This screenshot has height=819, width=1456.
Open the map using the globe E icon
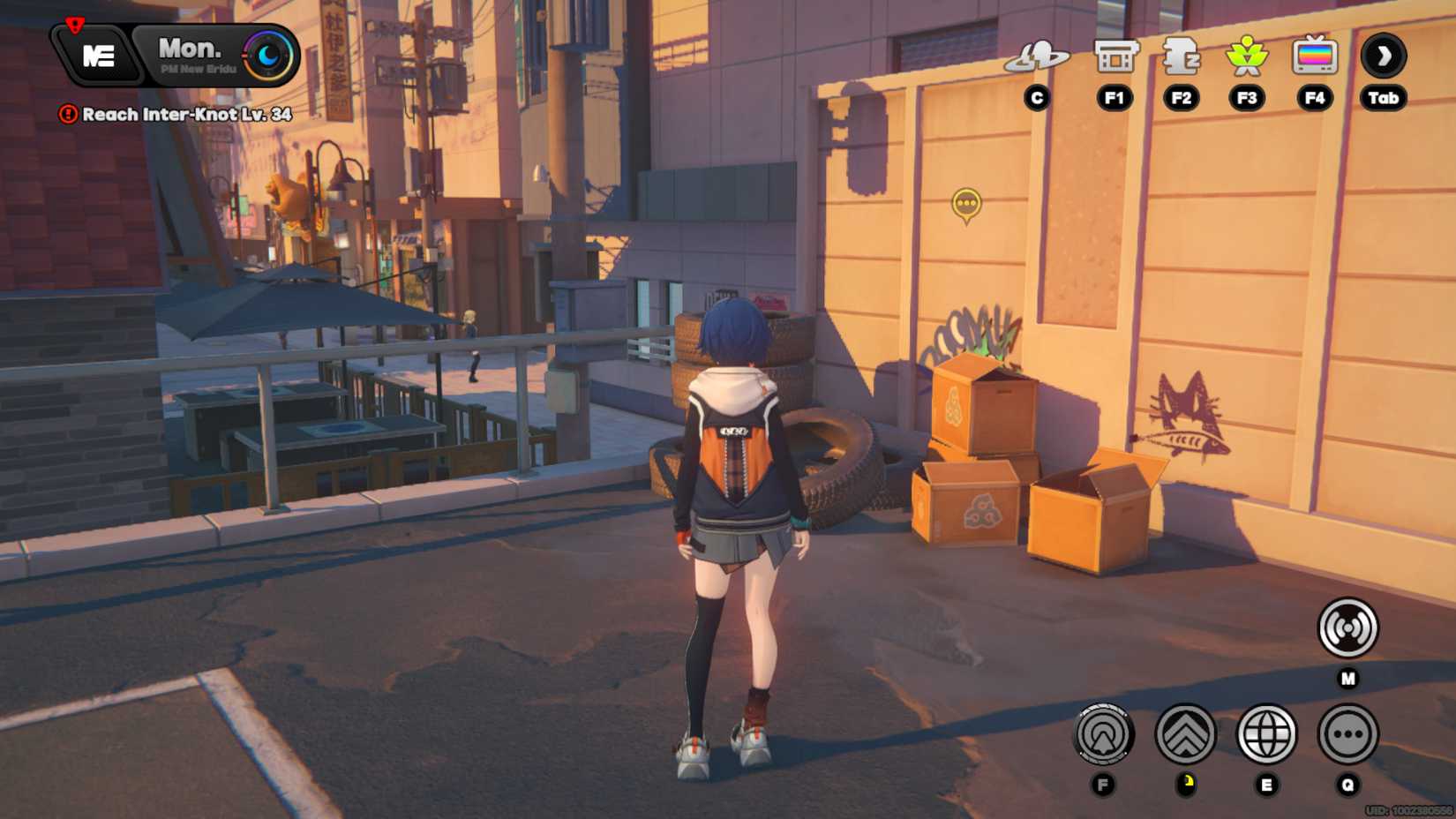[x=1267, y=736]
